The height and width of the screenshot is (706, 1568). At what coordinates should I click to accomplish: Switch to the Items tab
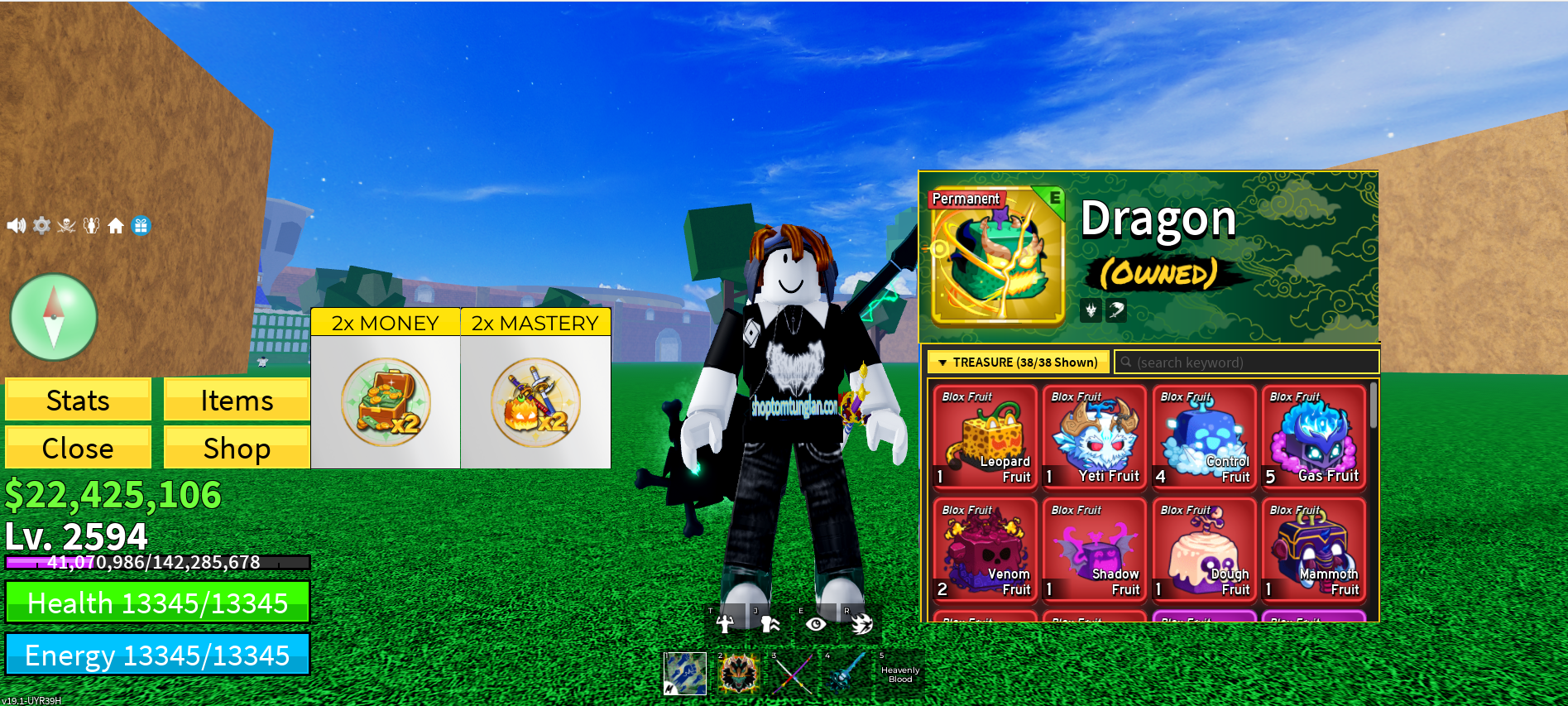click(237, 400)
